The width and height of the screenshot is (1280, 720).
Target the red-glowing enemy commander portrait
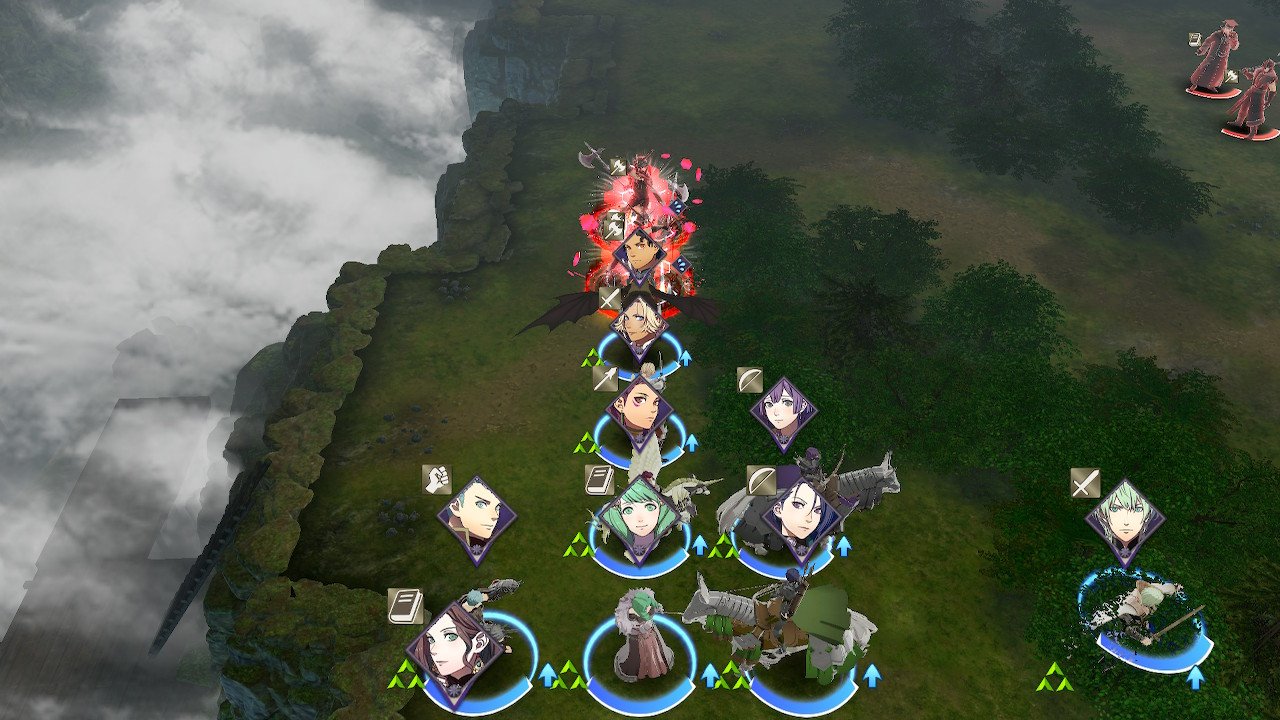click(639, 256)
